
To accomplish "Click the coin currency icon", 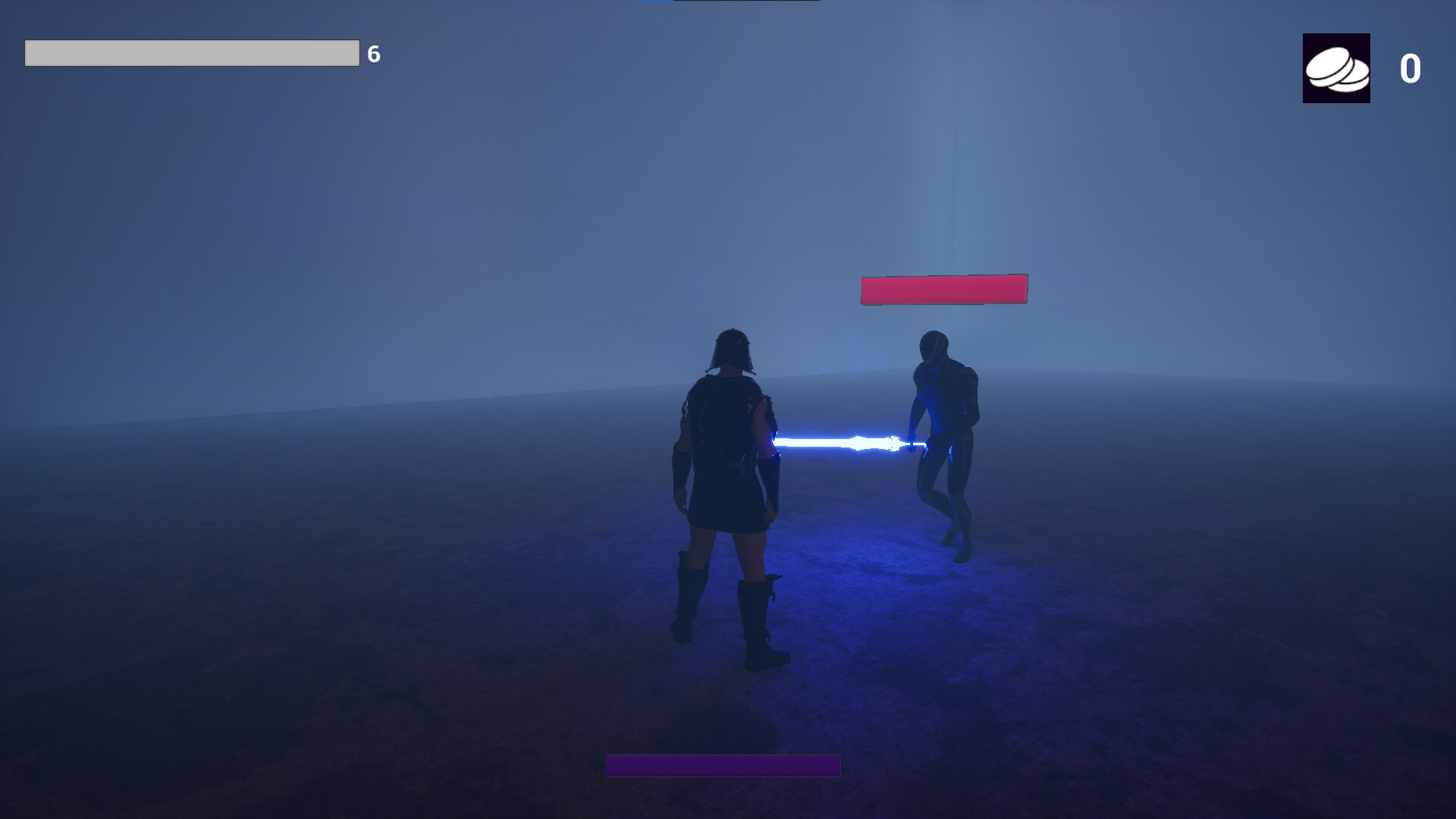I will coord(1336,68).
